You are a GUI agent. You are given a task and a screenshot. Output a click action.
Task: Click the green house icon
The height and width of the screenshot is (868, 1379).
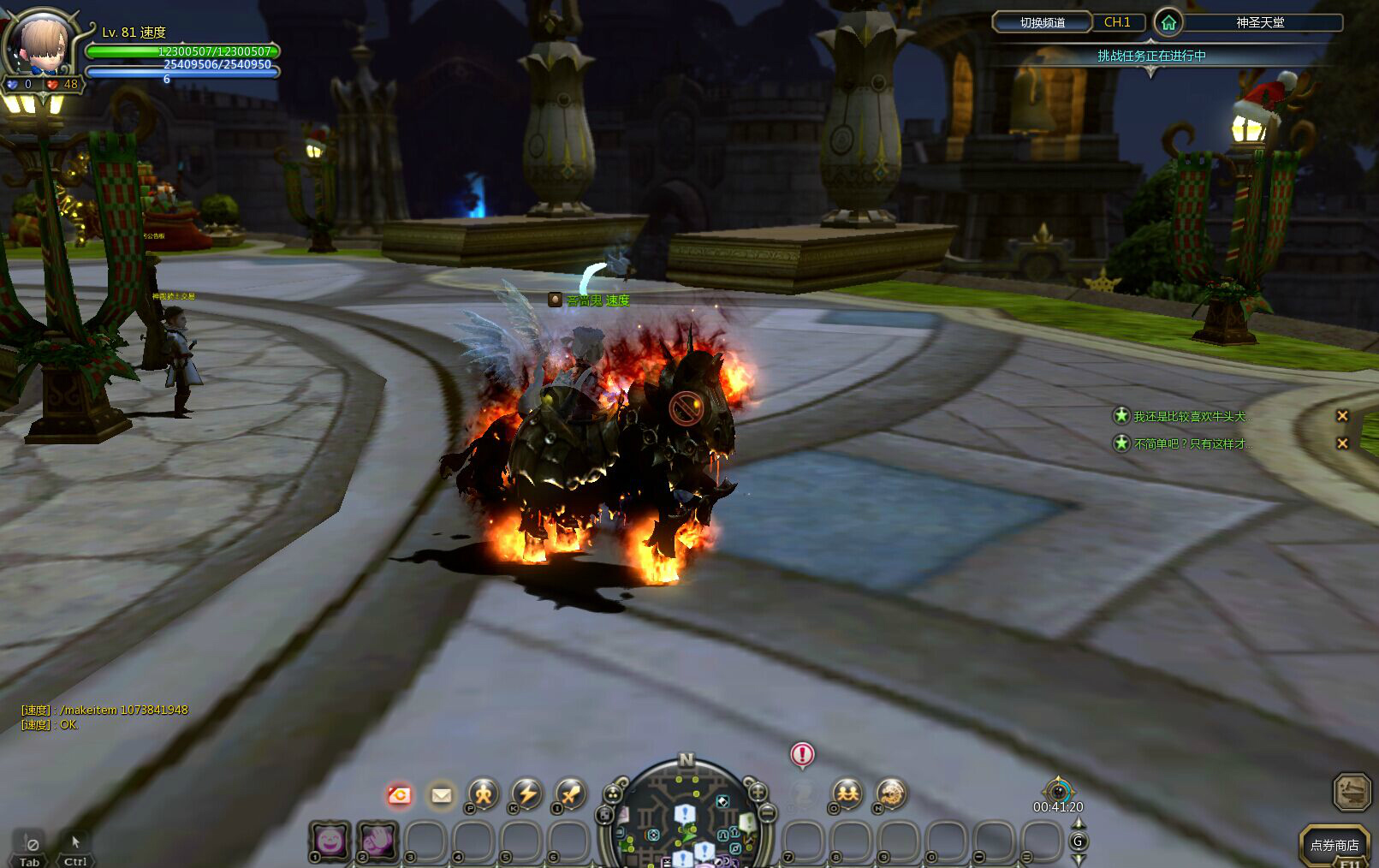(1168, 23)
